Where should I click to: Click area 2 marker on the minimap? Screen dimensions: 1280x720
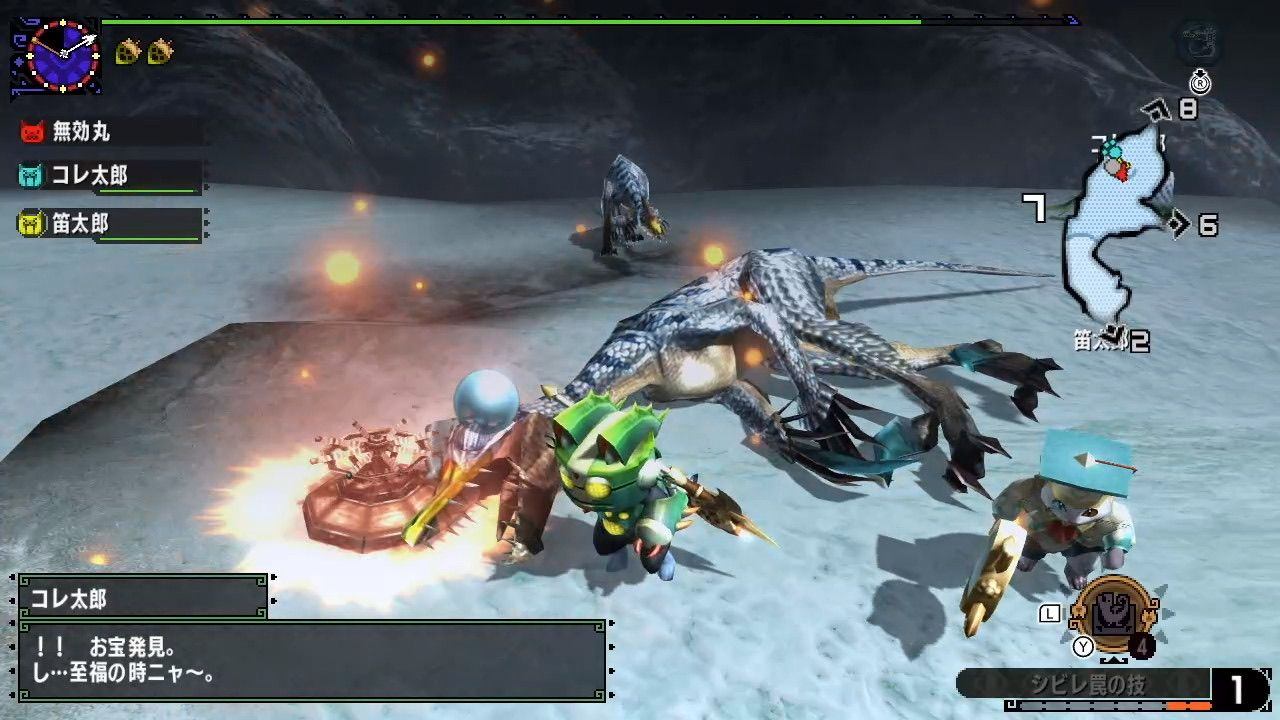[x=1138, y=342]
